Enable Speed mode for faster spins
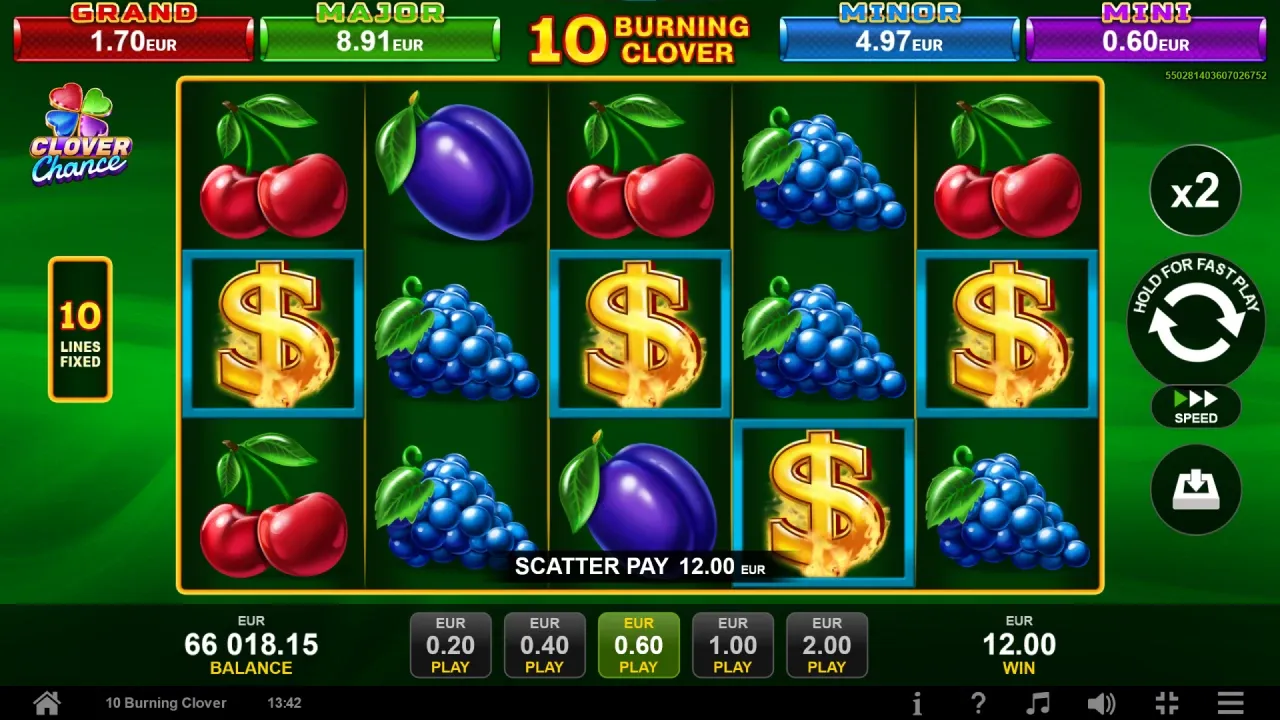This screenshot has width=1280, height=720. tap(1196, 407)
